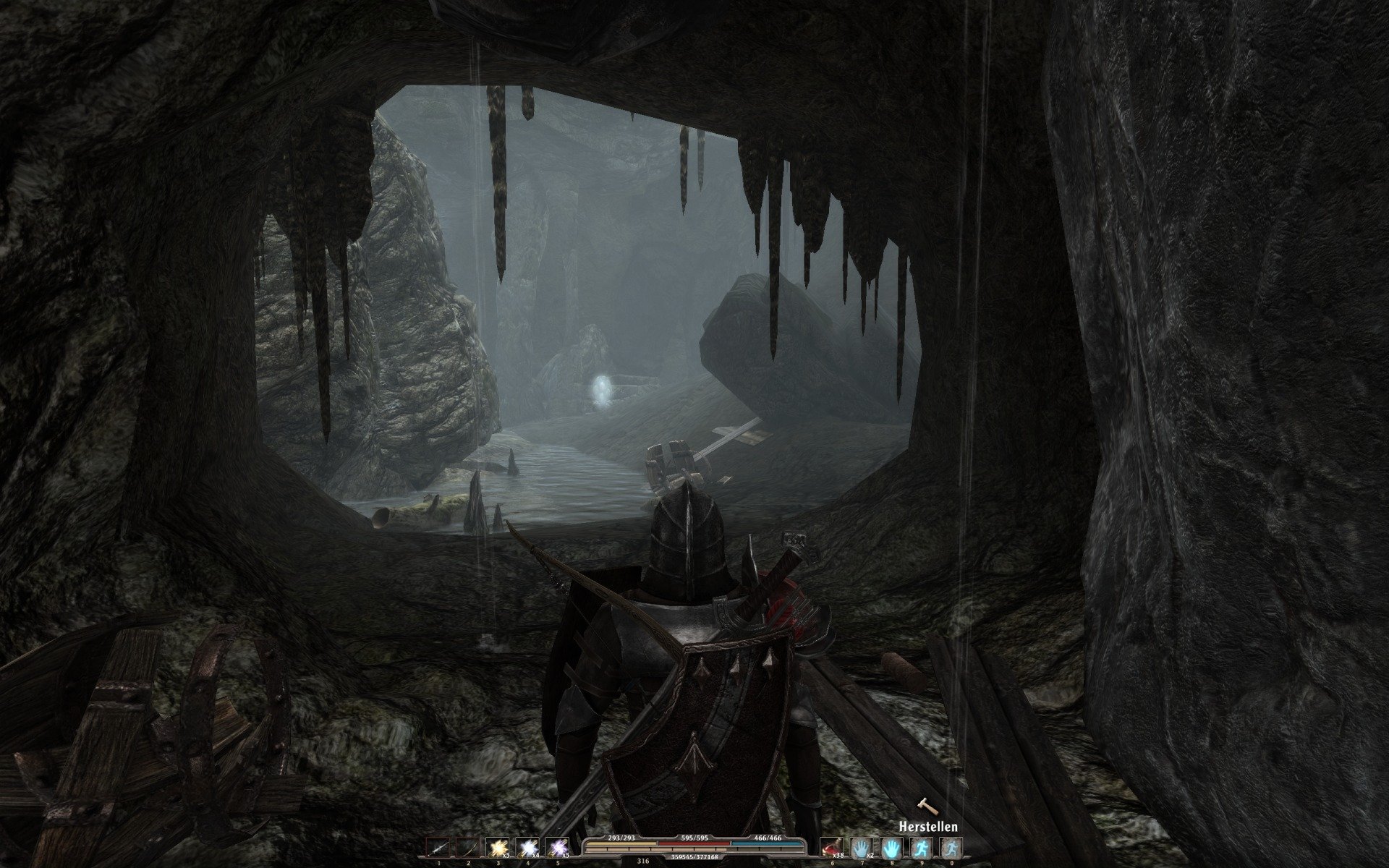Equip the bow from hotbar slot 2

[468, 847]
